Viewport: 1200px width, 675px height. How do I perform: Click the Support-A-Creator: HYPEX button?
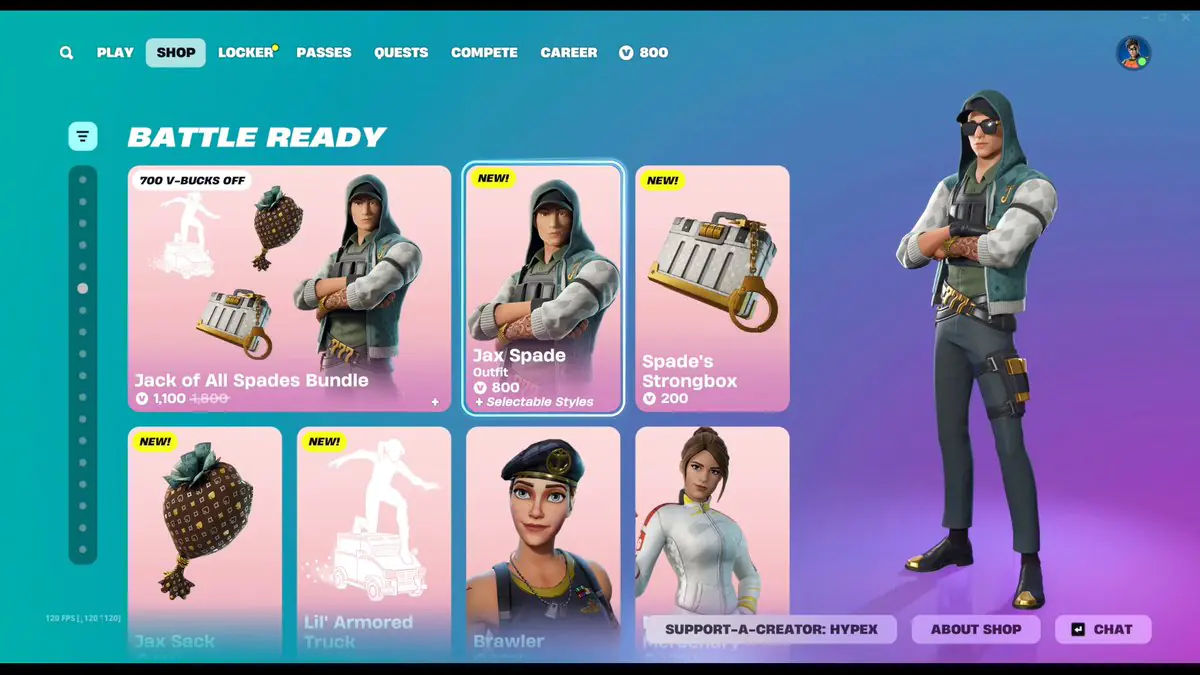point(771,629)
